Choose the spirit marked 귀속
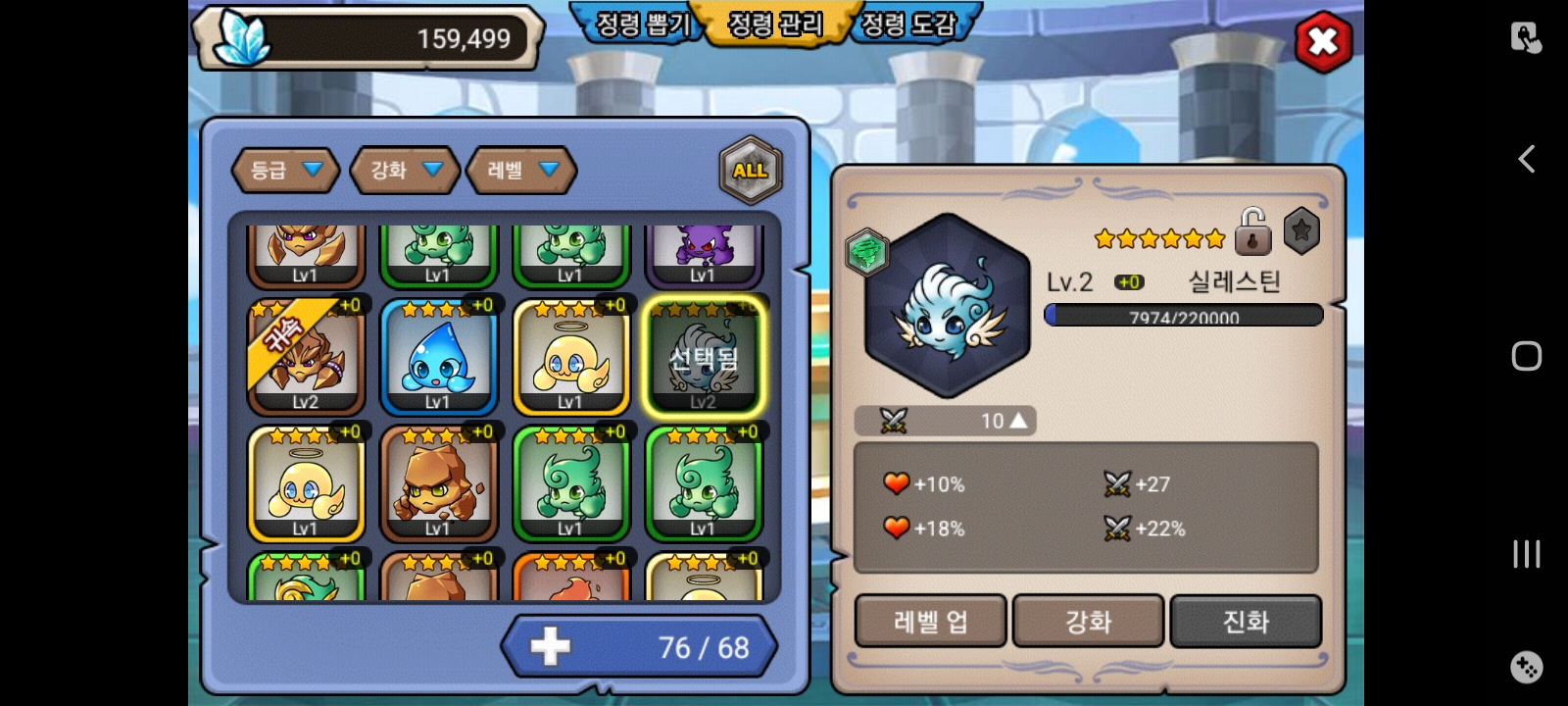The image size is (1568, 706). click(306, 358)
